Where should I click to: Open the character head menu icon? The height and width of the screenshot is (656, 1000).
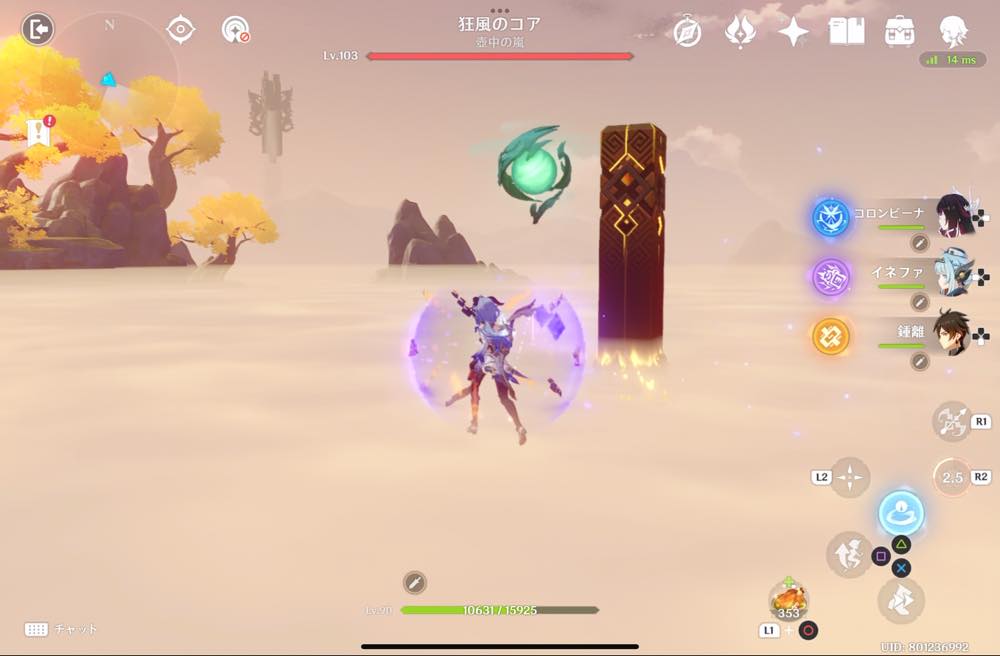[953, 32]
